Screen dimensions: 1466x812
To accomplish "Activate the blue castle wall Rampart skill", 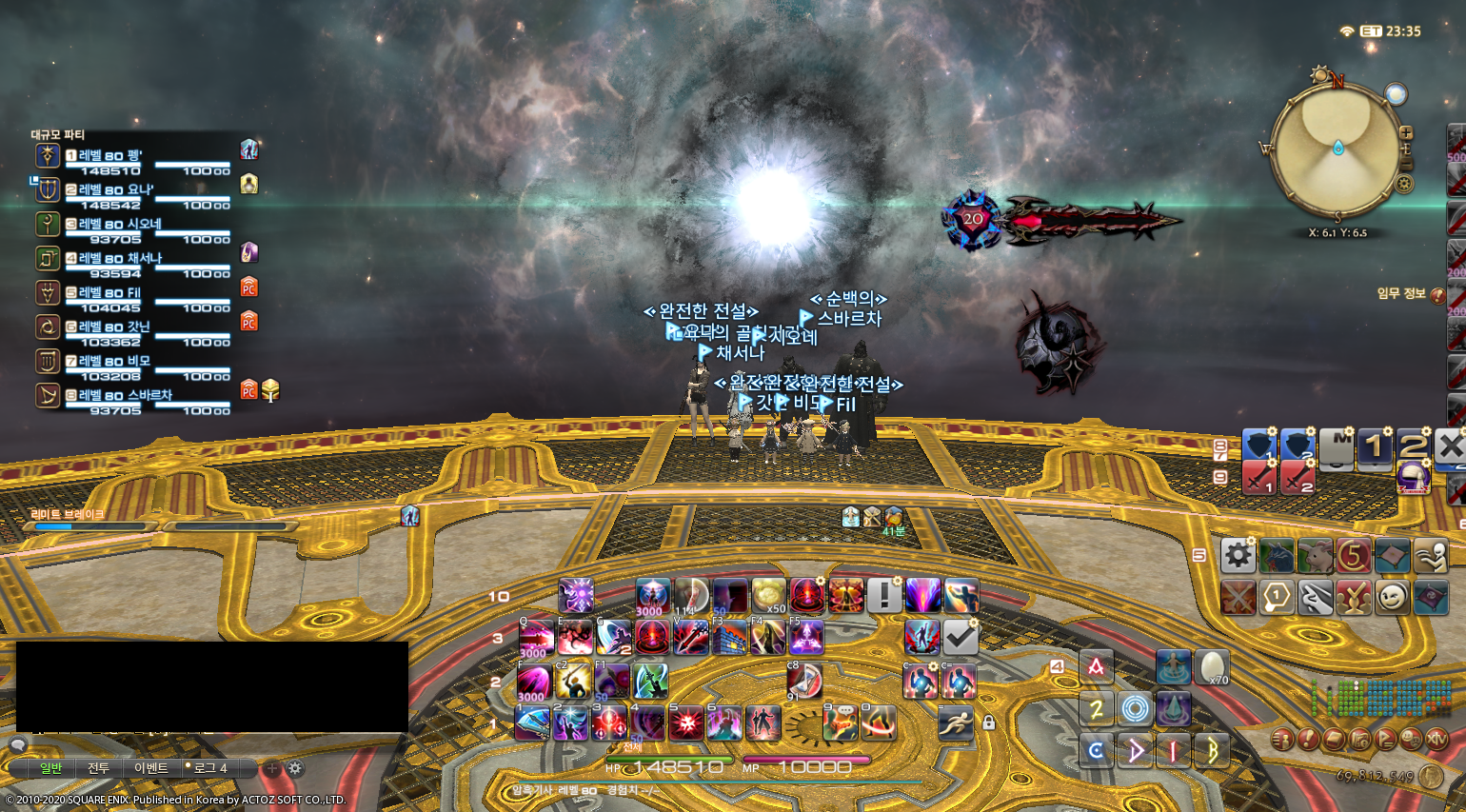I will (x=729, y=638).
